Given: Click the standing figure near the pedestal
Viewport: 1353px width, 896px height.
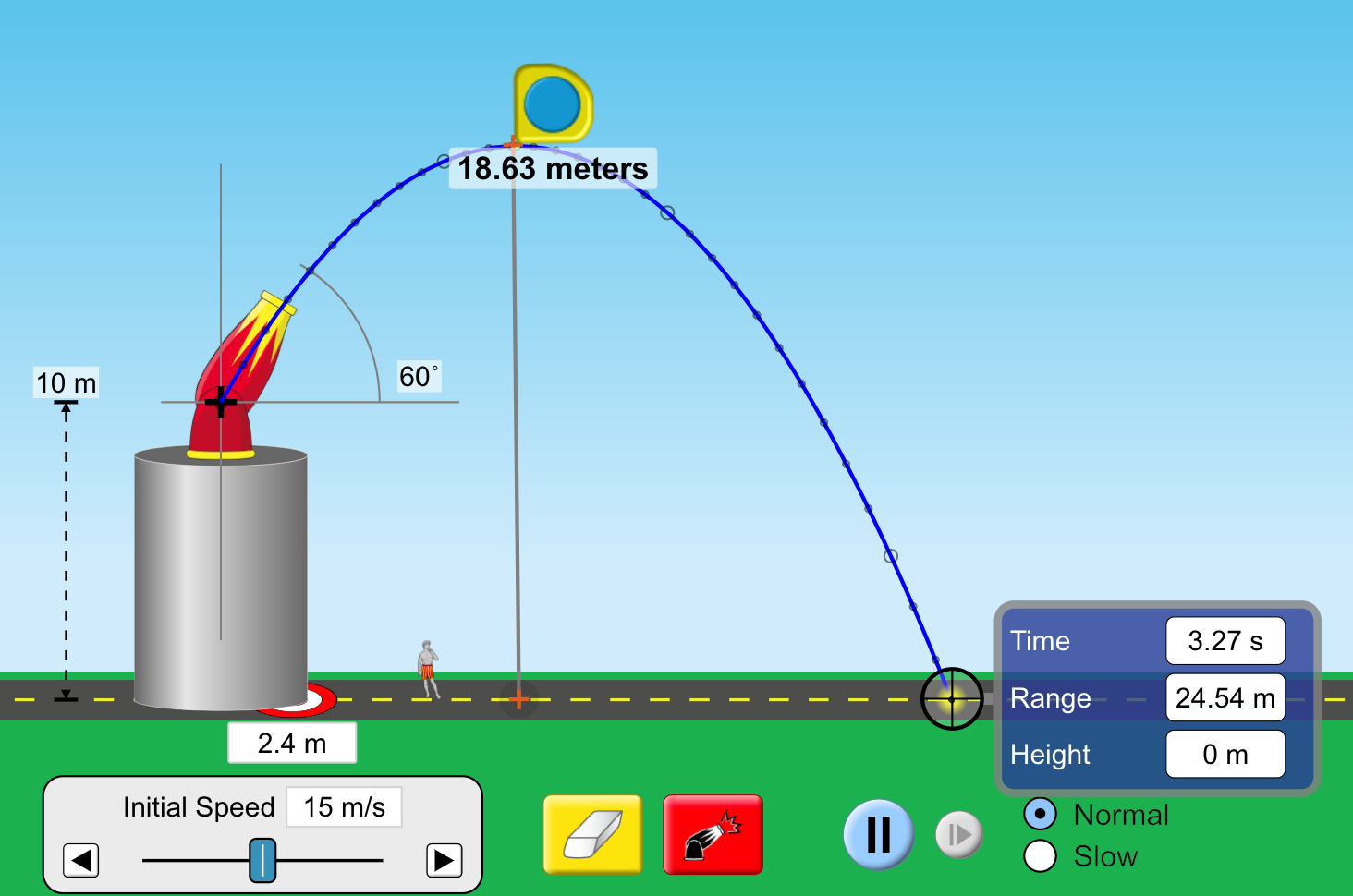Looking at the screenshot, I should coord(426,670).
